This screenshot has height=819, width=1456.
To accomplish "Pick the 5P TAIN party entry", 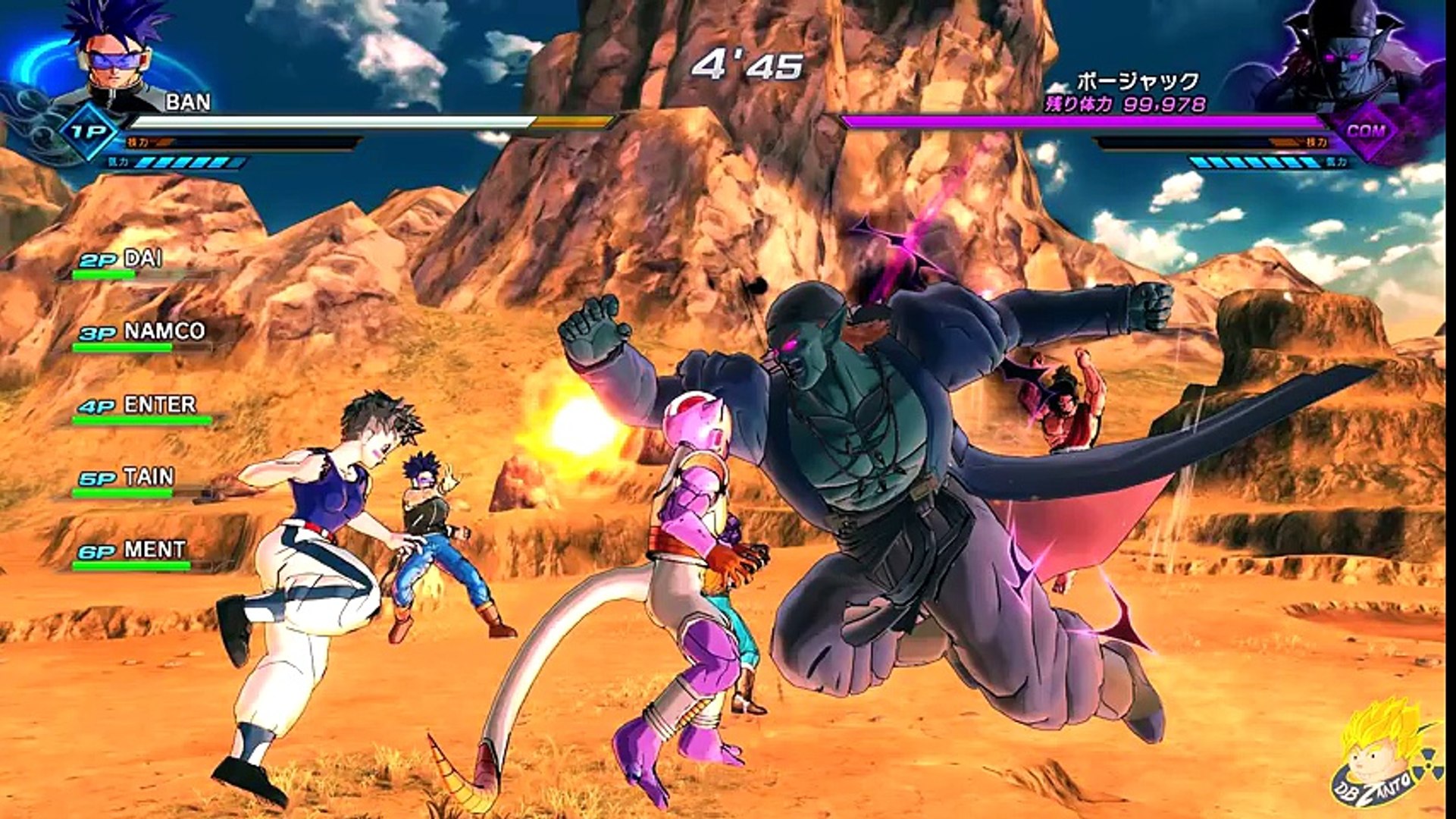I will (127, 479).
